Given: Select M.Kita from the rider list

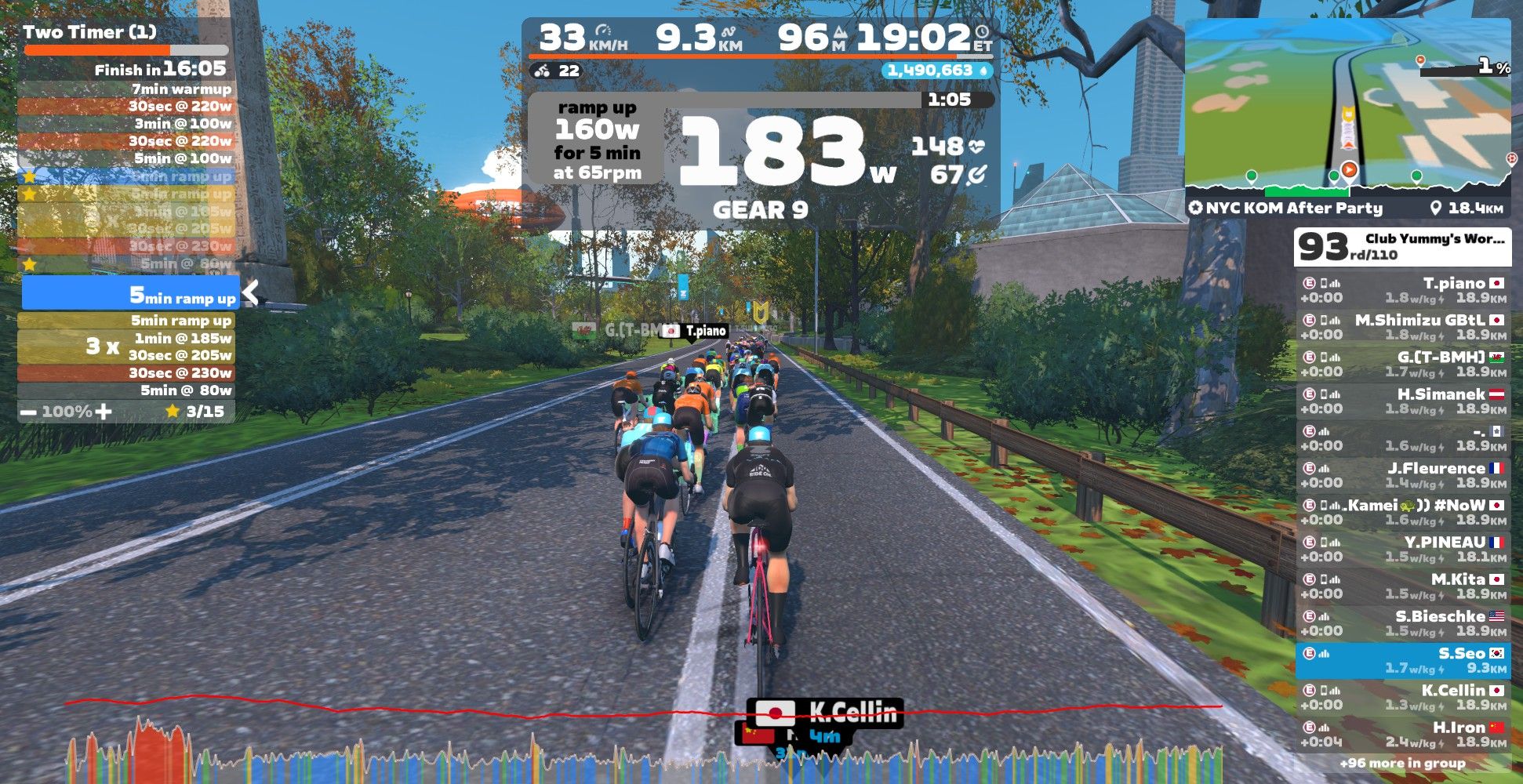Looking at the screenshot, I should pos(1402,586).
